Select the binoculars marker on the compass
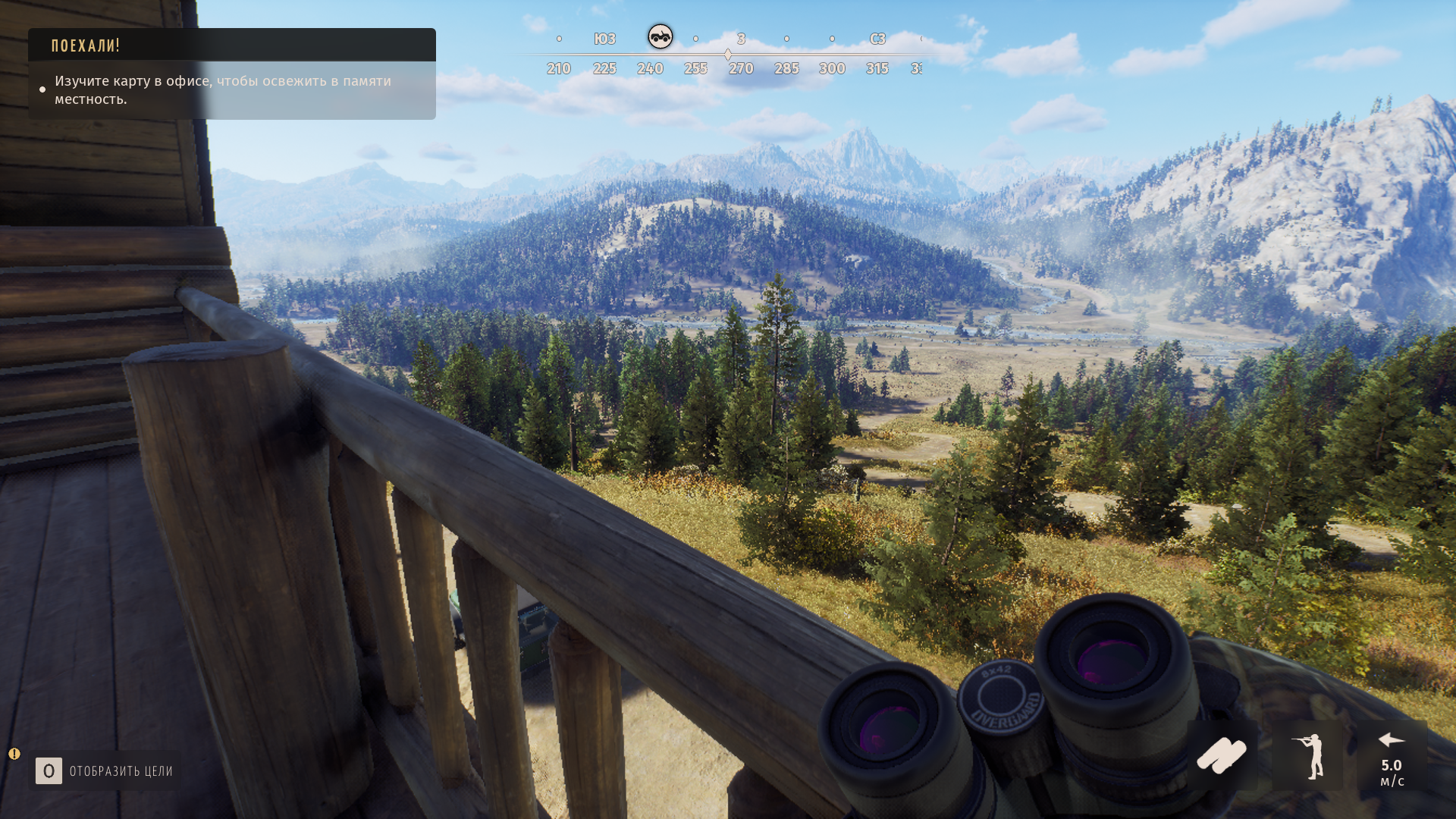 [x=660, y=36]
